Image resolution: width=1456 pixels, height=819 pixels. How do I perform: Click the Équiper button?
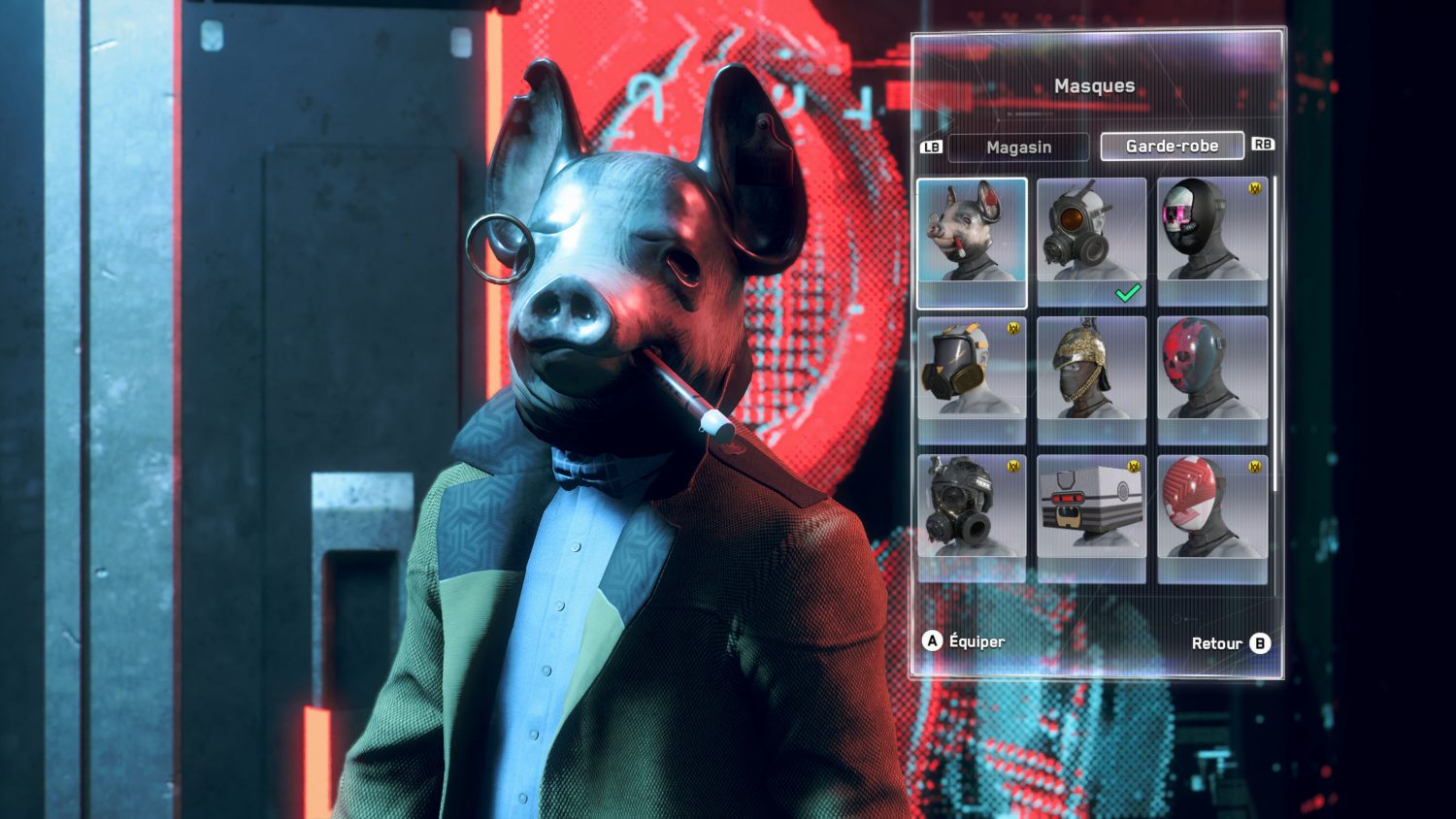click(964, 641)
